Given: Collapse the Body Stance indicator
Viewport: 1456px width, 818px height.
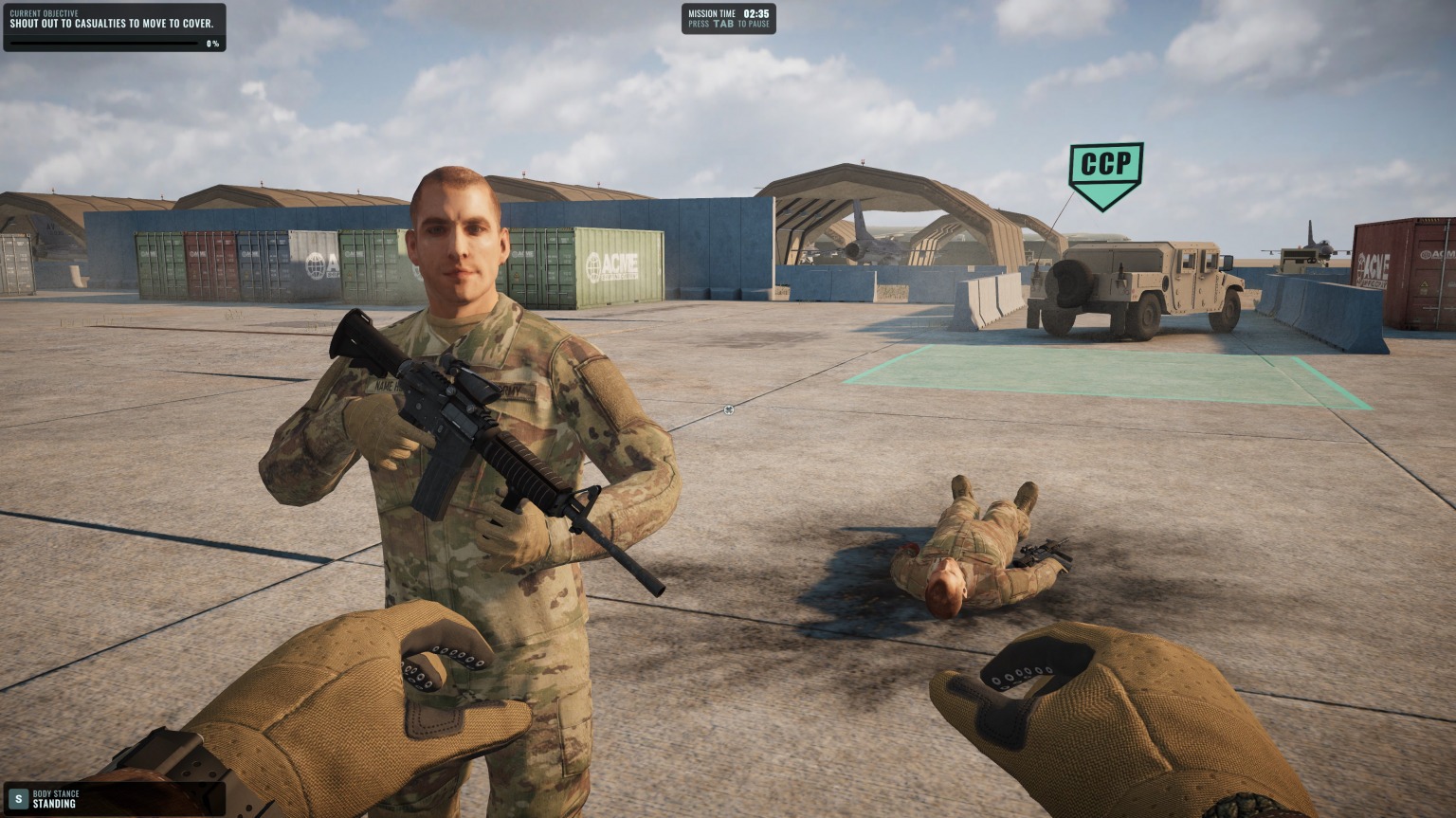Looking at the screenshot, I should coord(57,793).
